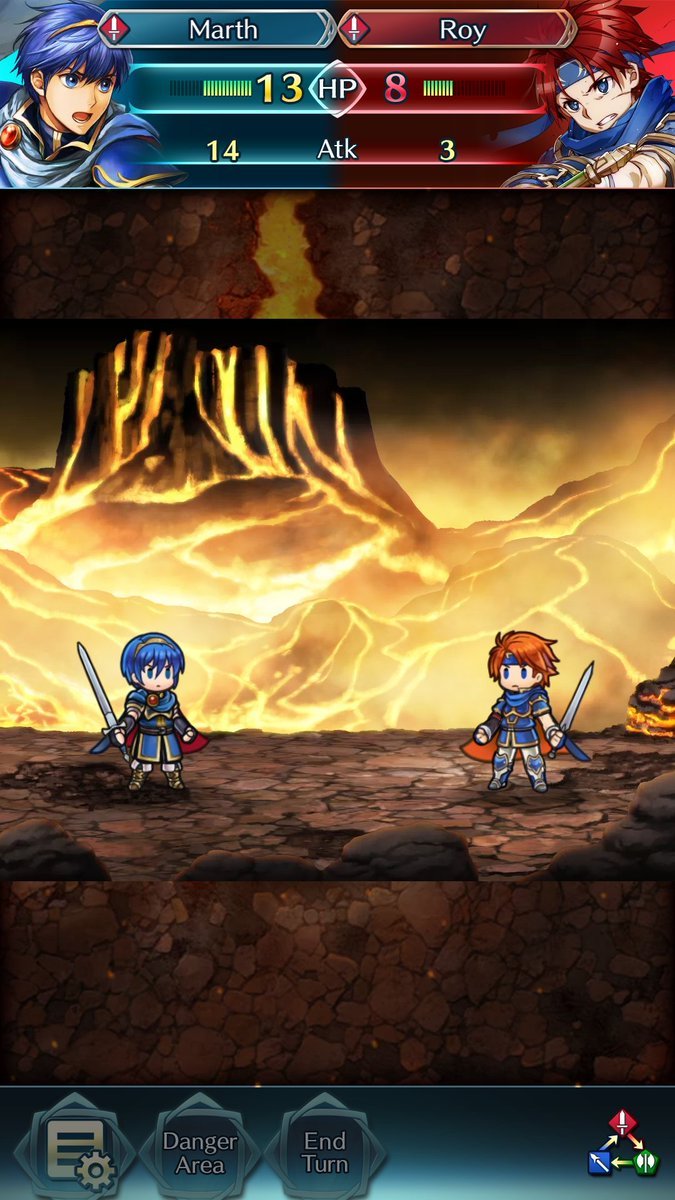The width and height of the screenshot is (675, 1200).
Task: Toggle the Danger Area display
Action: (200, 1153)
